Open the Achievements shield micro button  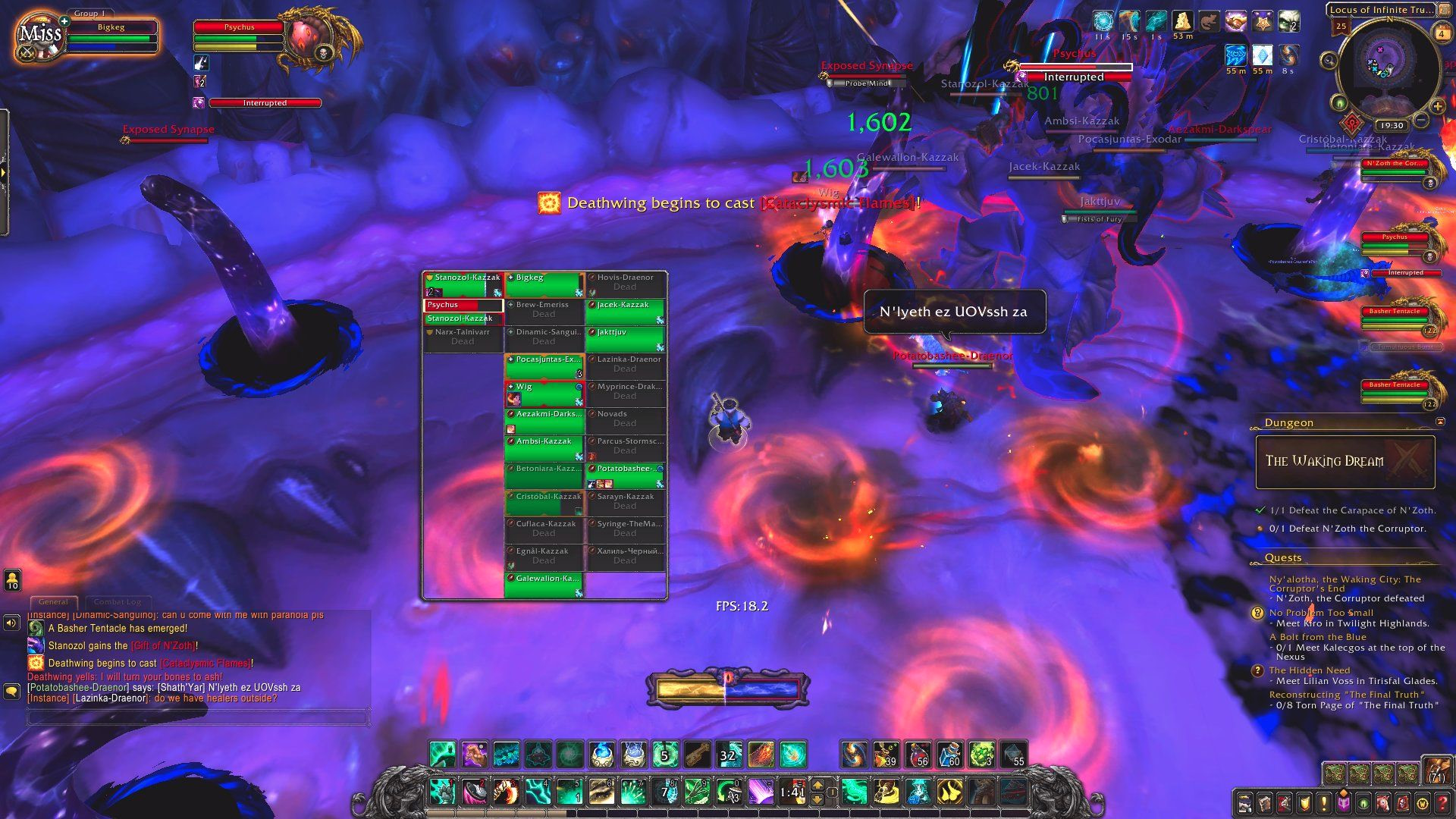(1304, 803)
